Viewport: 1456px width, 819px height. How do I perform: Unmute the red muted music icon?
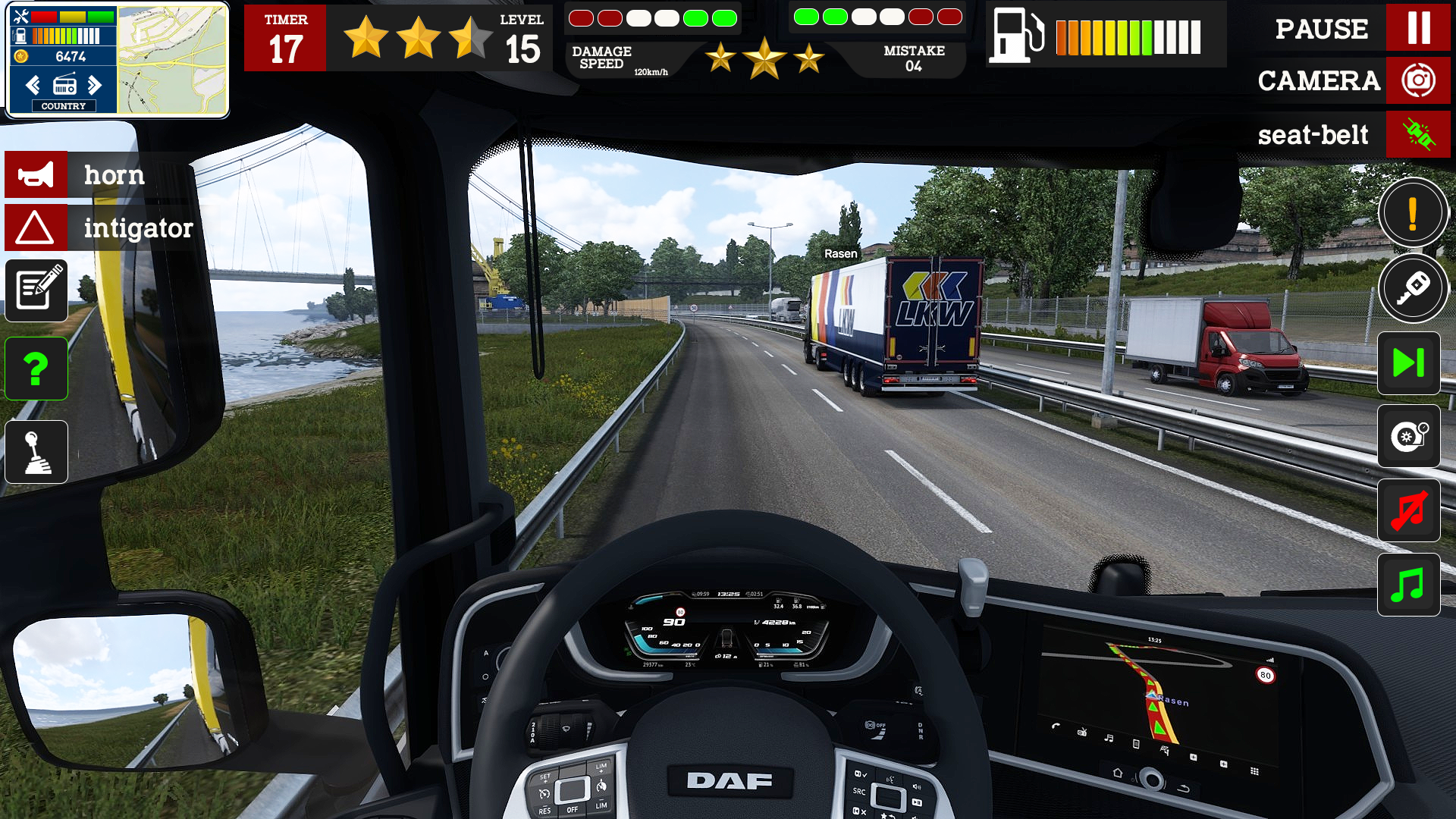[x=1409, y=510]
